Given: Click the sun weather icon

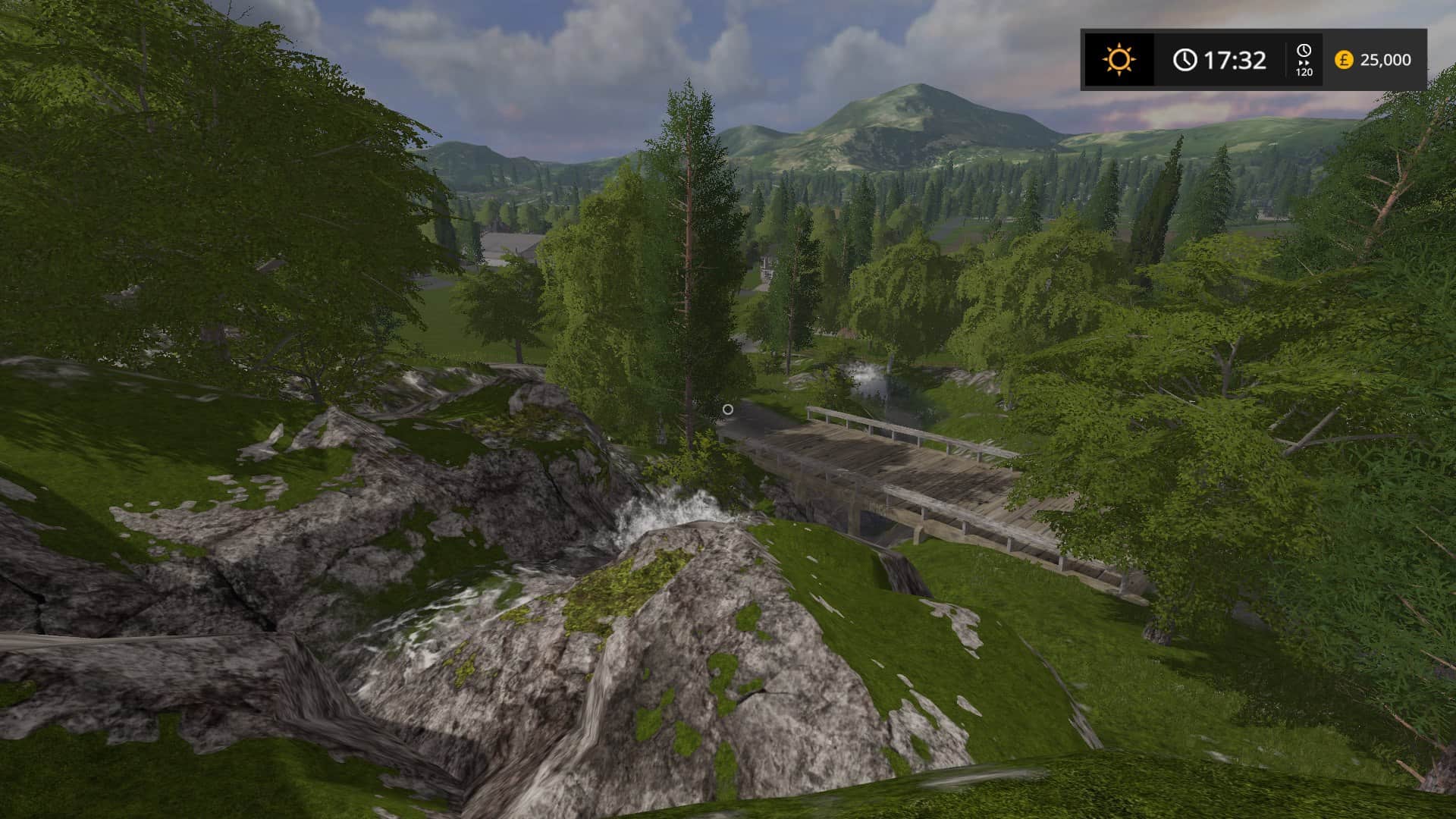Looking at the screenshot, I should point(1119,59).
